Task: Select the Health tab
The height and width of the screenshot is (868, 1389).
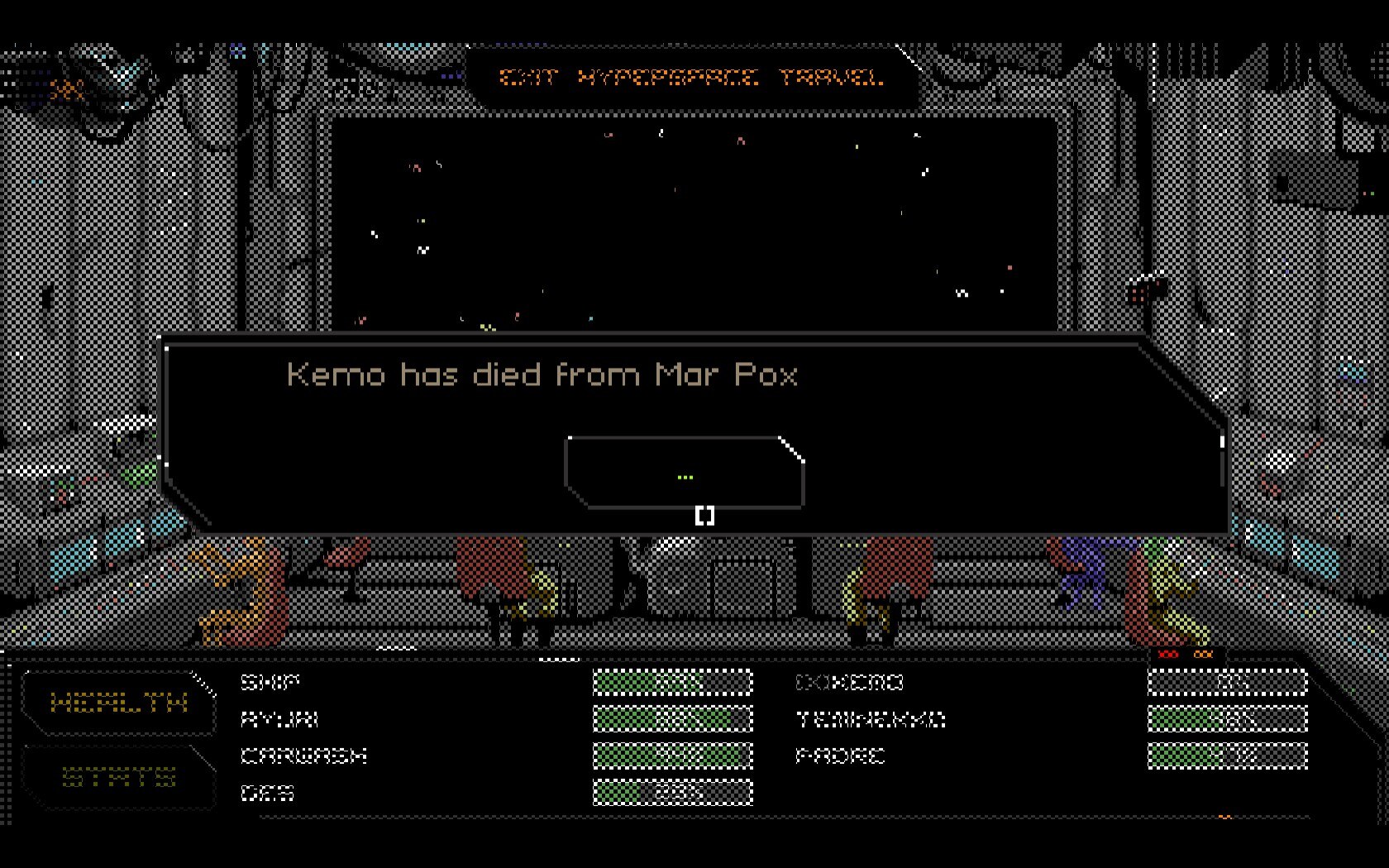Action: pyautogui.click(x=119, y=703)
